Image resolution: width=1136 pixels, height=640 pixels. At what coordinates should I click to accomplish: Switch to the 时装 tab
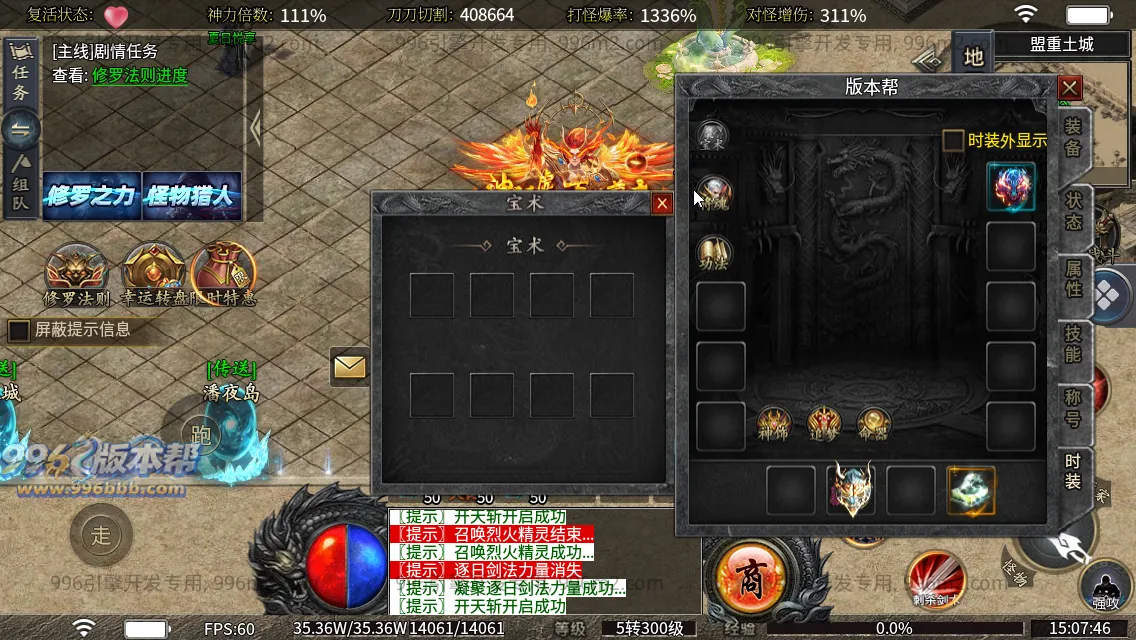pos(1073,472)
